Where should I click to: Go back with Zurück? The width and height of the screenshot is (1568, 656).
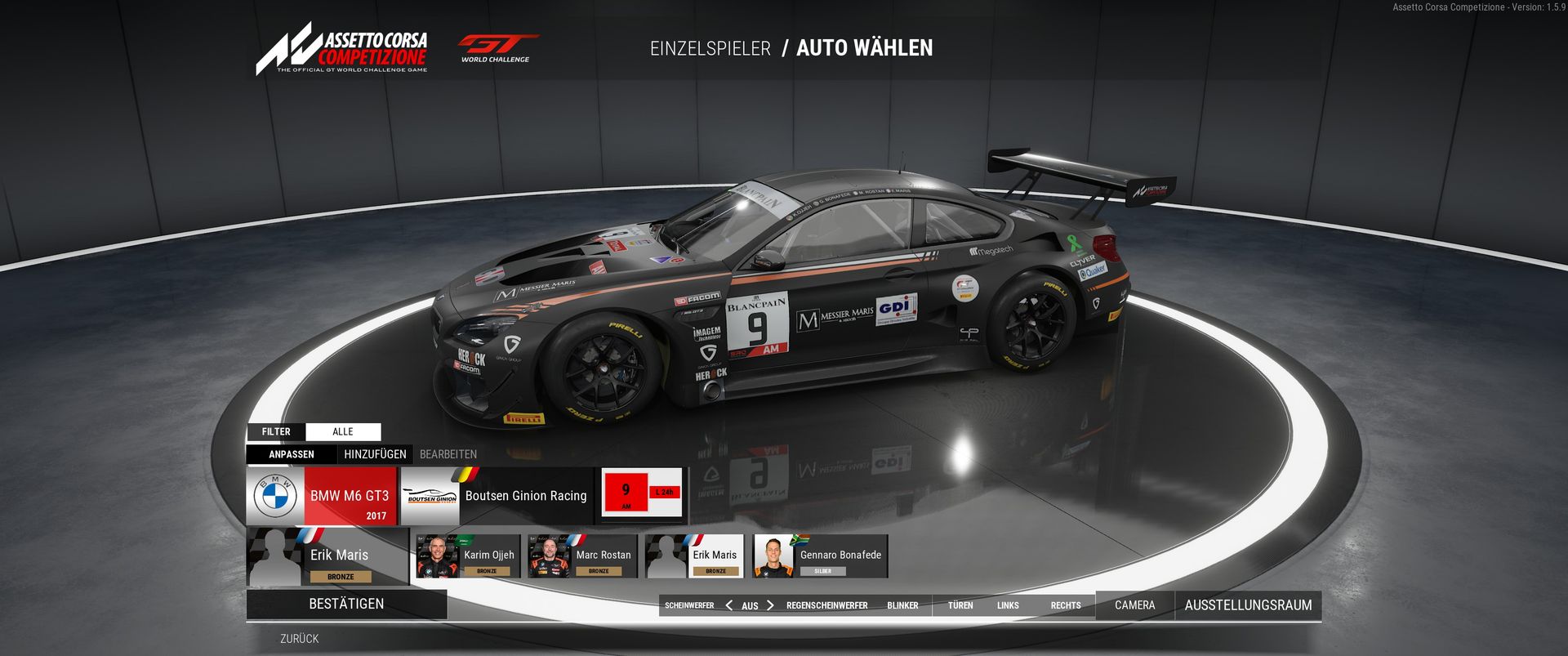(x=299, y=639)
